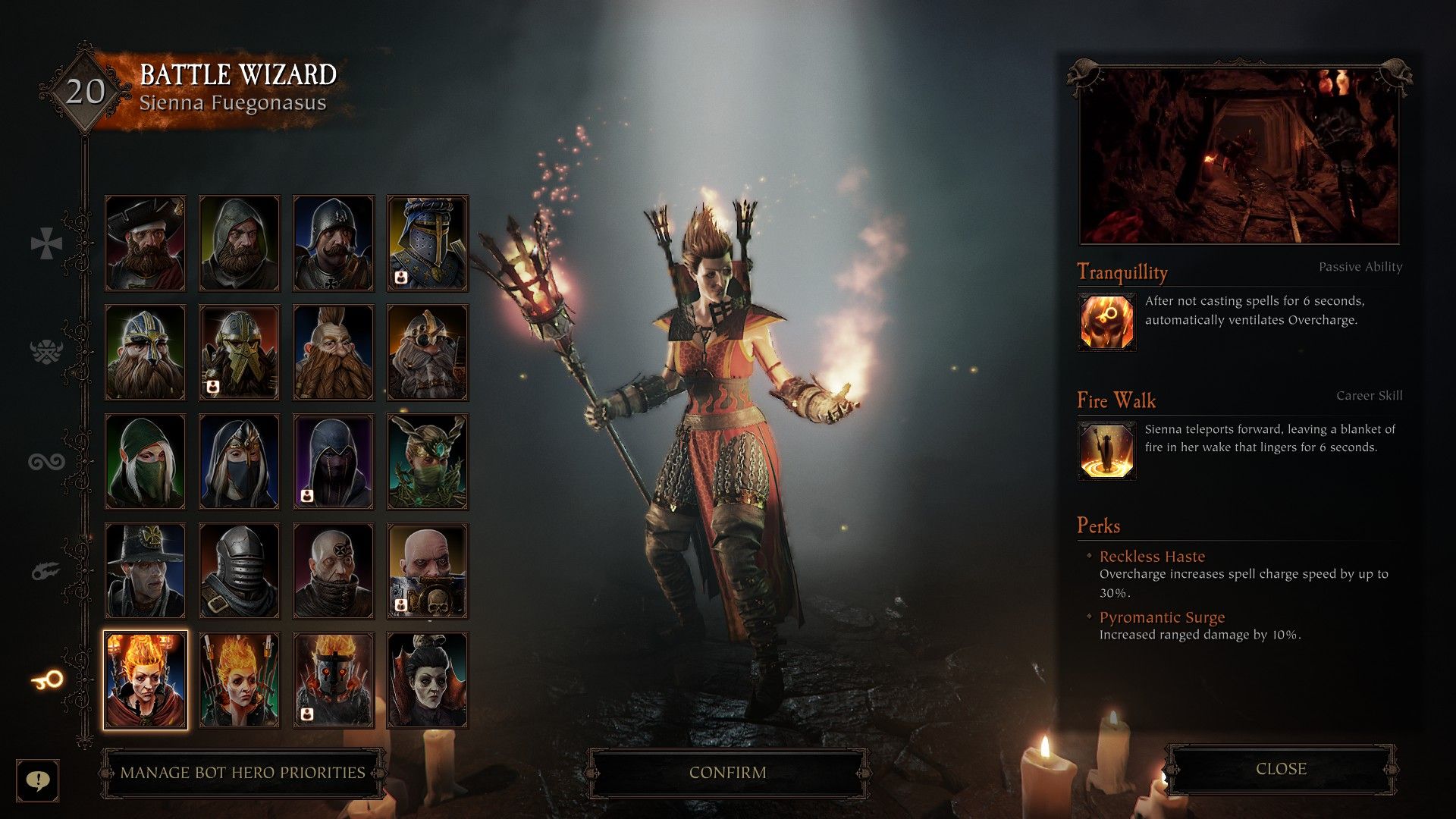The width and height of the screenshot is (1456, 819).
Task: Select the Foot Knight helmeted portrait
Action: (x=334, y=243)
